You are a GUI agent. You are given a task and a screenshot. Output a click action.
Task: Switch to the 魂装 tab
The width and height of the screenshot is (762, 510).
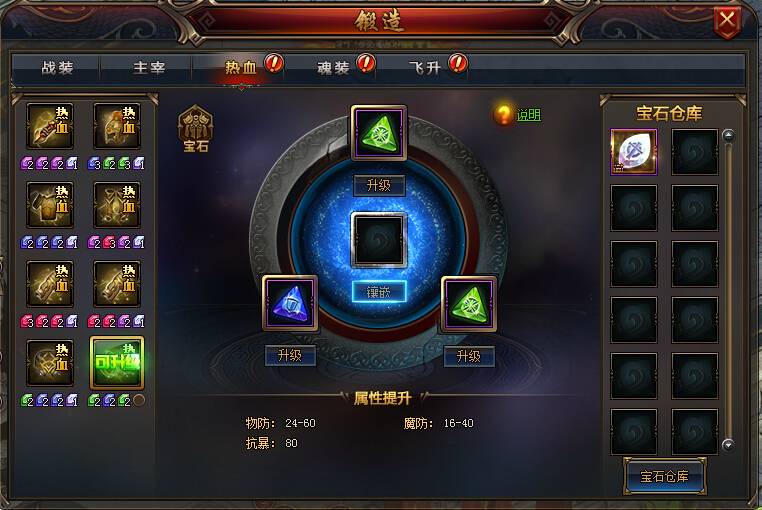point(333,69)
